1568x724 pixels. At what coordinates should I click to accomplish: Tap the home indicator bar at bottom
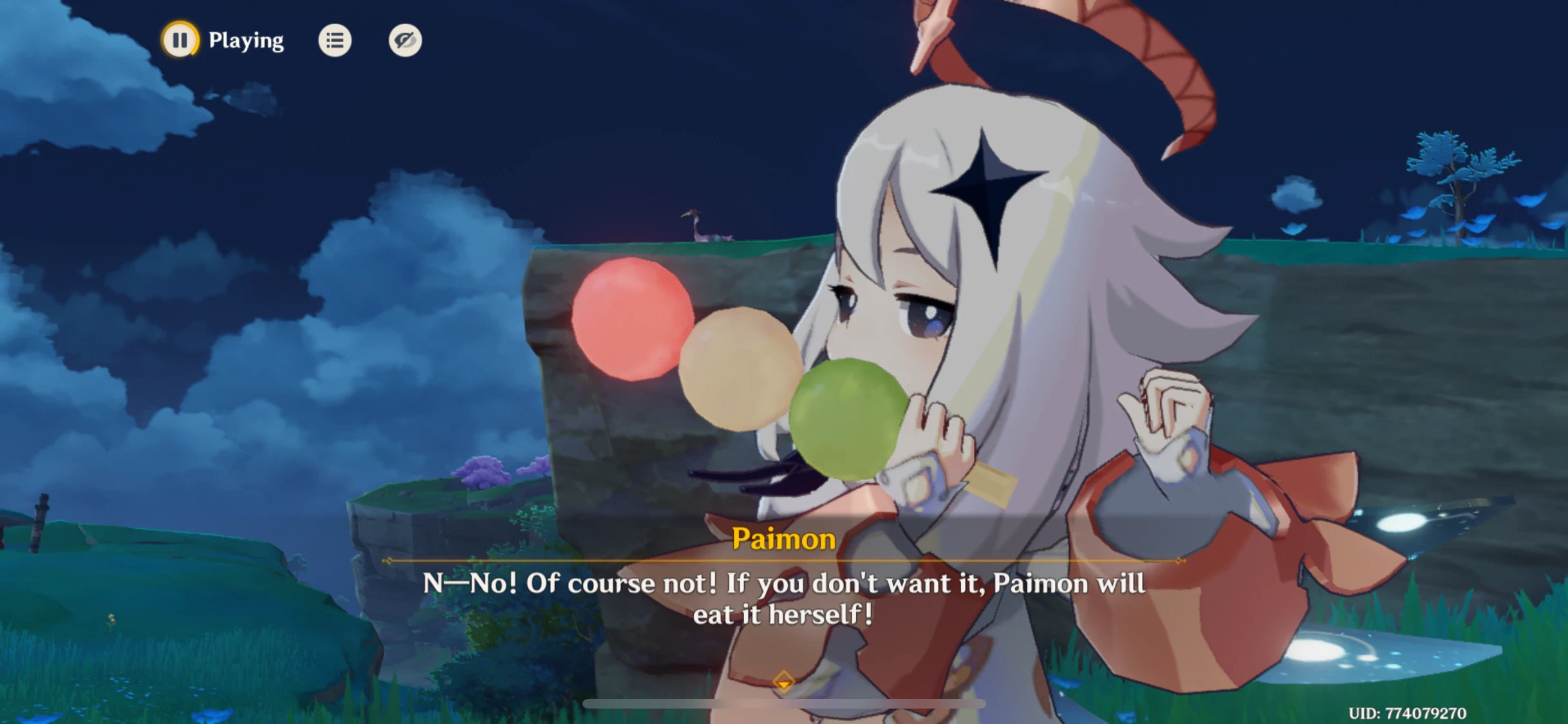click(784, 703)
